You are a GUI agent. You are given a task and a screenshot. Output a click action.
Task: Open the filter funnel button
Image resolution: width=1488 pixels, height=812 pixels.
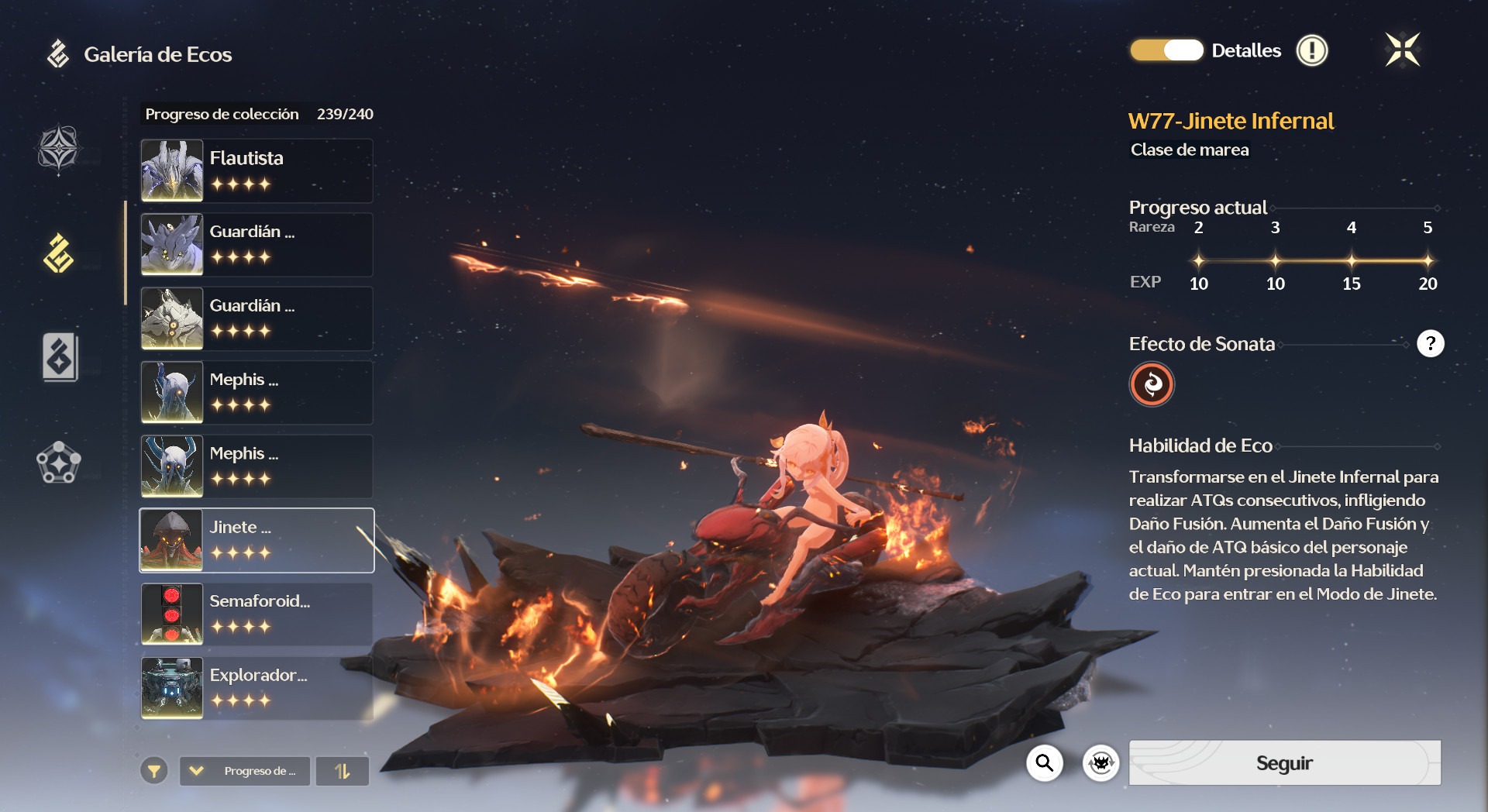[x=154, y=771]
